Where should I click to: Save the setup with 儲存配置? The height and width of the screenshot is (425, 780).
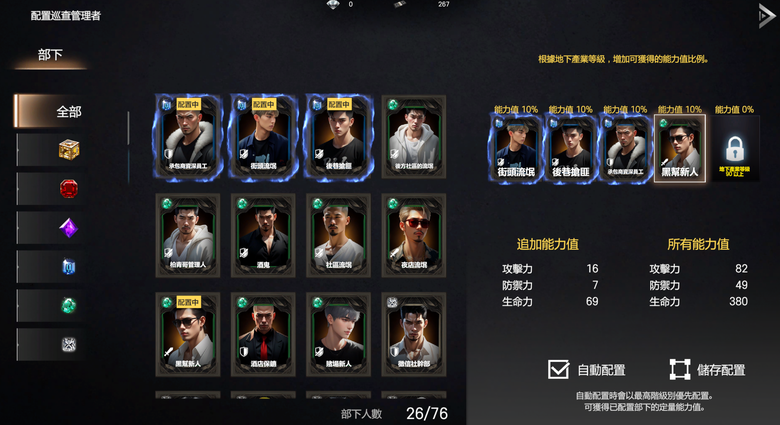click(x=679, y=369)
